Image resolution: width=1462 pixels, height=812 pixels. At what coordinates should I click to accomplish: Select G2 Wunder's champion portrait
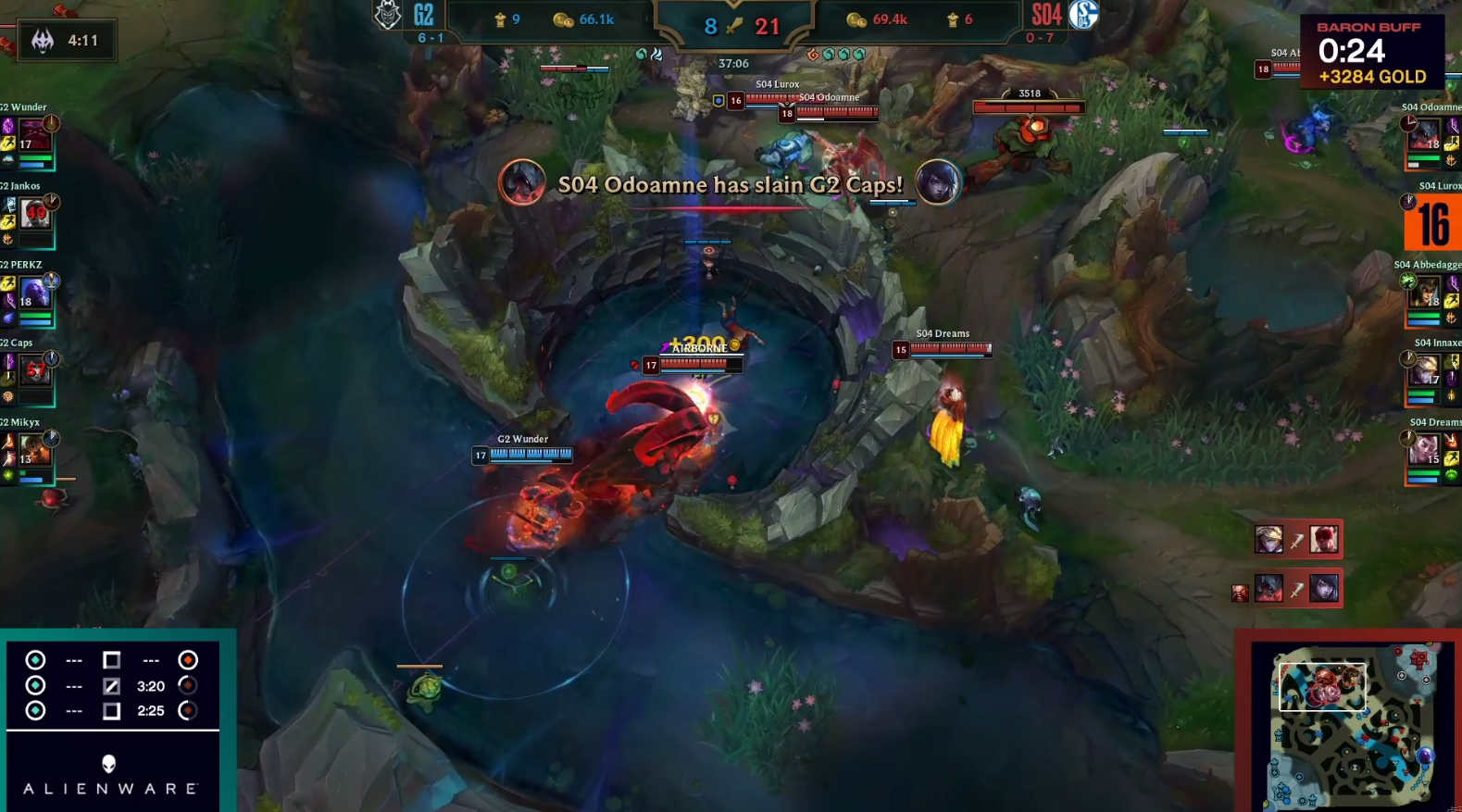tap(33, 136)
